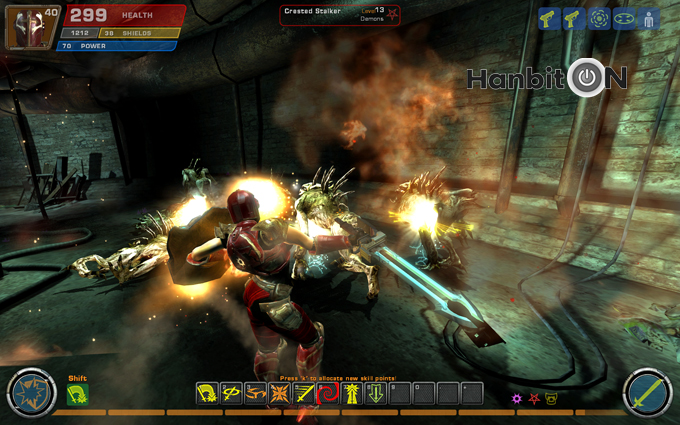Screen dimensions: 680x425
Task: Click the red star buff icon
Action: coord(534,399)
